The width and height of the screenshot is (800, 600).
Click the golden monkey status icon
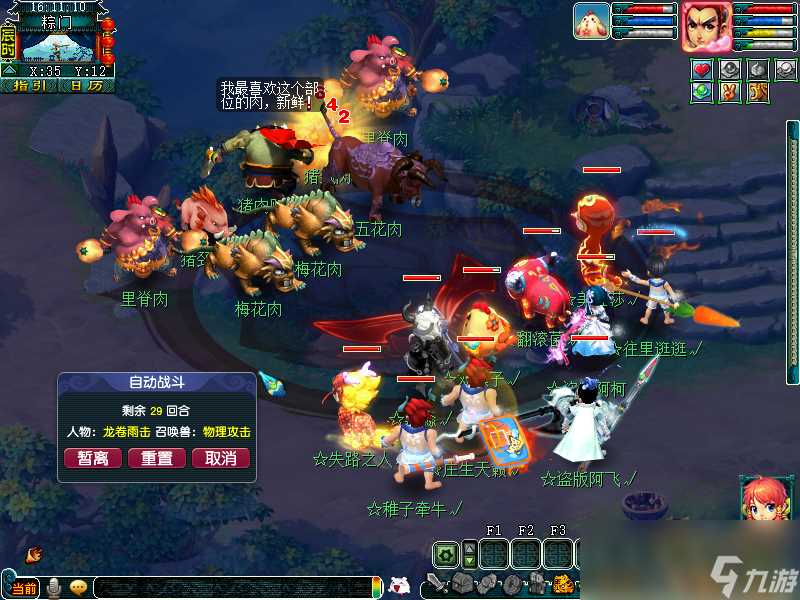tap(756, 92)
